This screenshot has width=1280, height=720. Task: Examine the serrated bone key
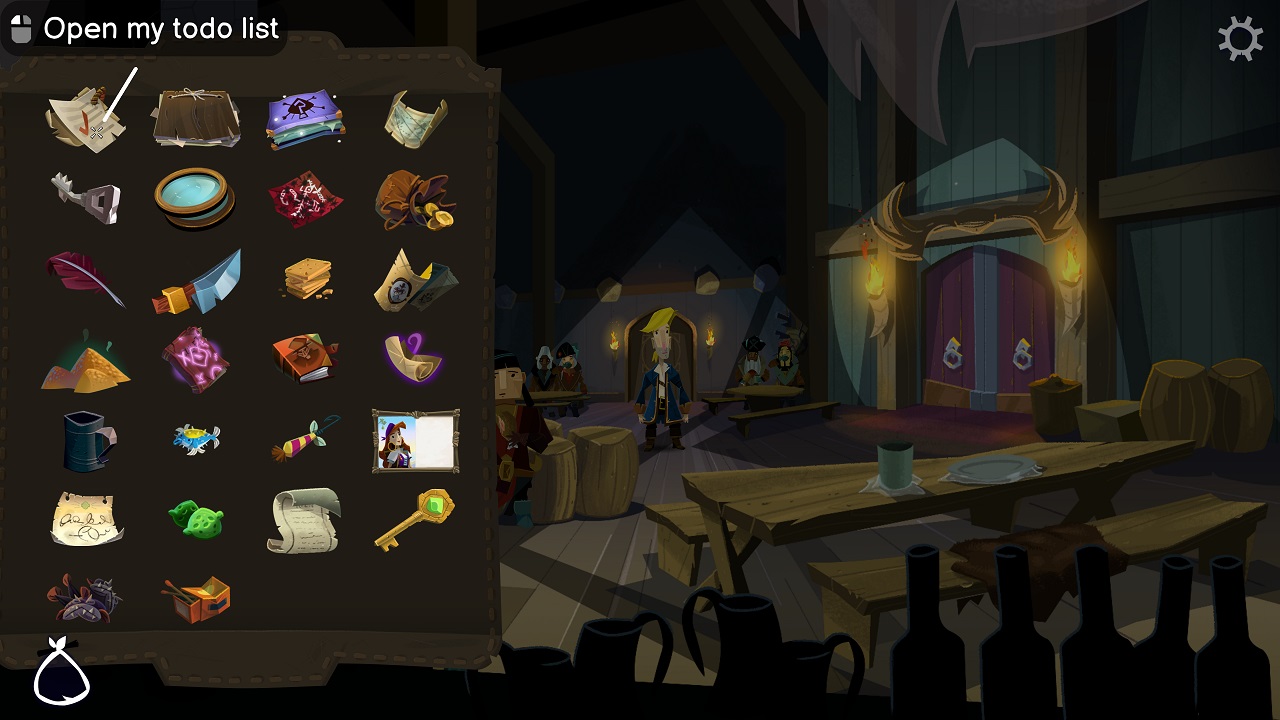tap(85, 198)
